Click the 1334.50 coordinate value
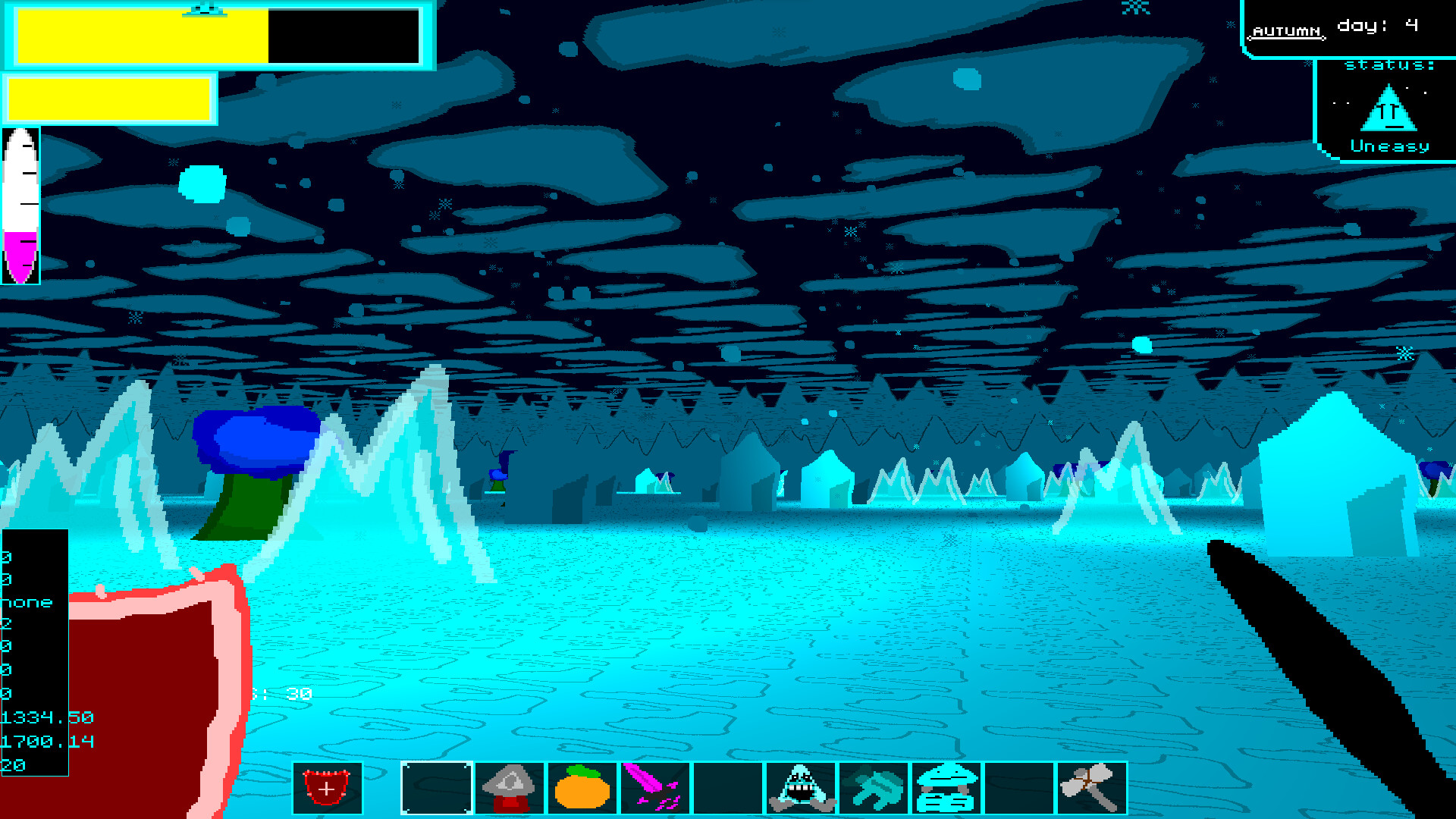 (47, 717)
